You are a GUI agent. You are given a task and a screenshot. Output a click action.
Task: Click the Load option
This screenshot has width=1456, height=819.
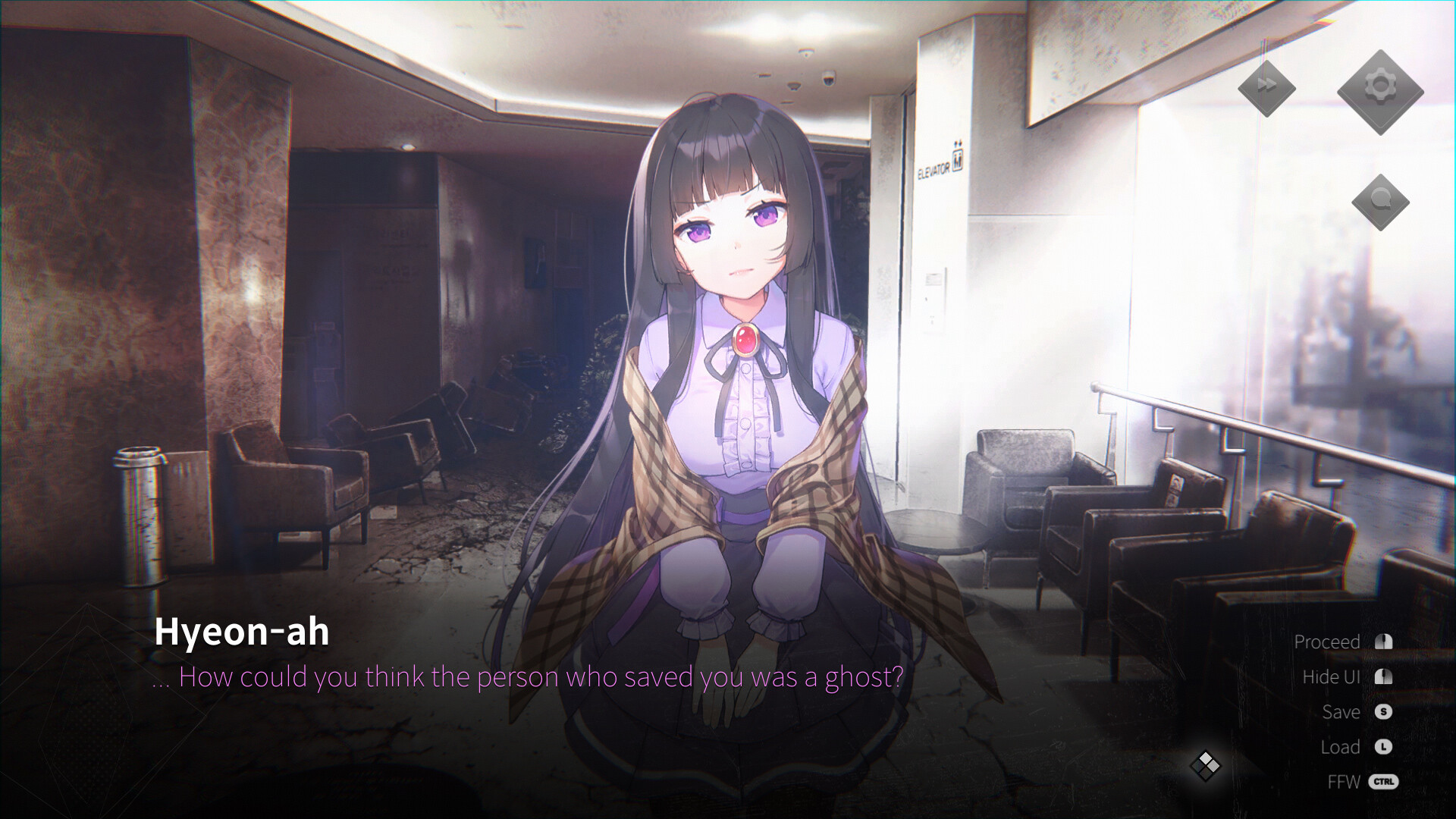tap(1340, 747)
